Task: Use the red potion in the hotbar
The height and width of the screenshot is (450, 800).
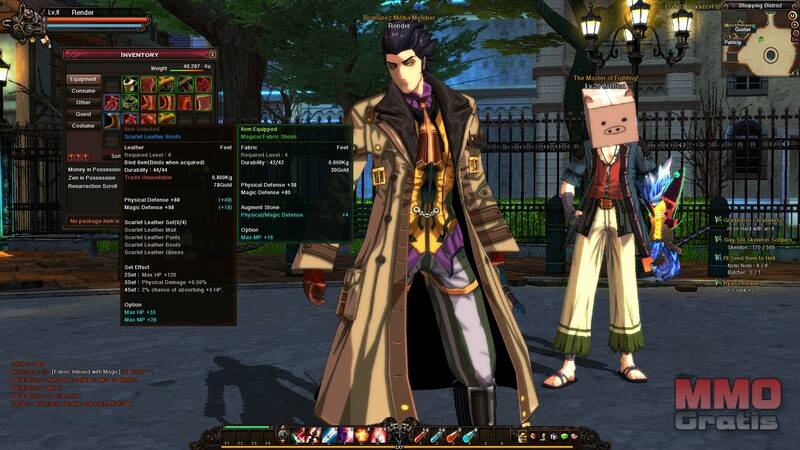Action: pyautogui.click(x=420, y=435)
